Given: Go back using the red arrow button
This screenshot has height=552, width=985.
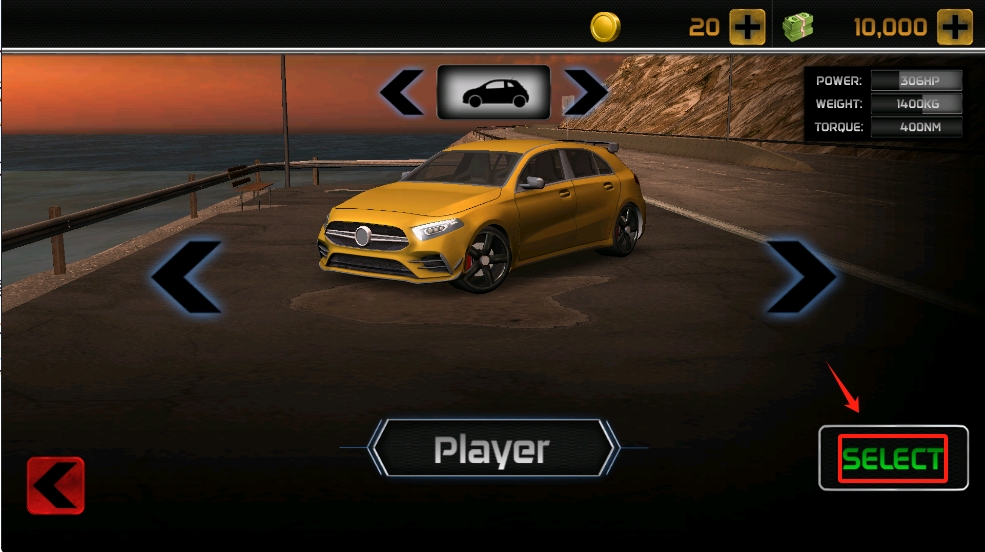Looking at the screenshot, I should coord(56,486).
